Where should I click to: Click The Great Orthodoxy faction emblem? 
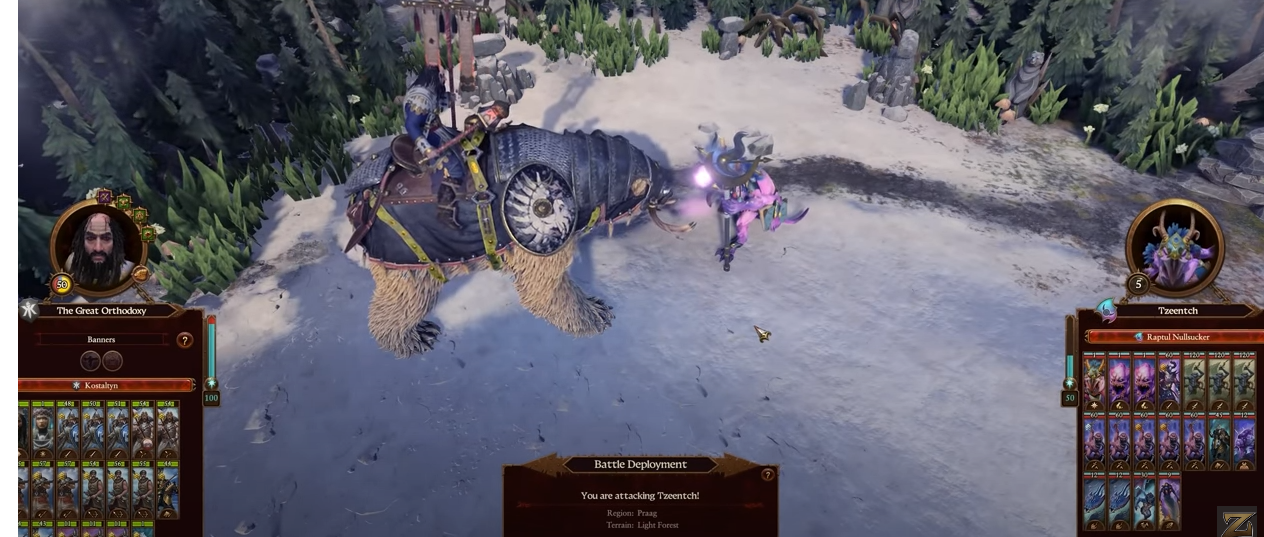coord(29,310)
